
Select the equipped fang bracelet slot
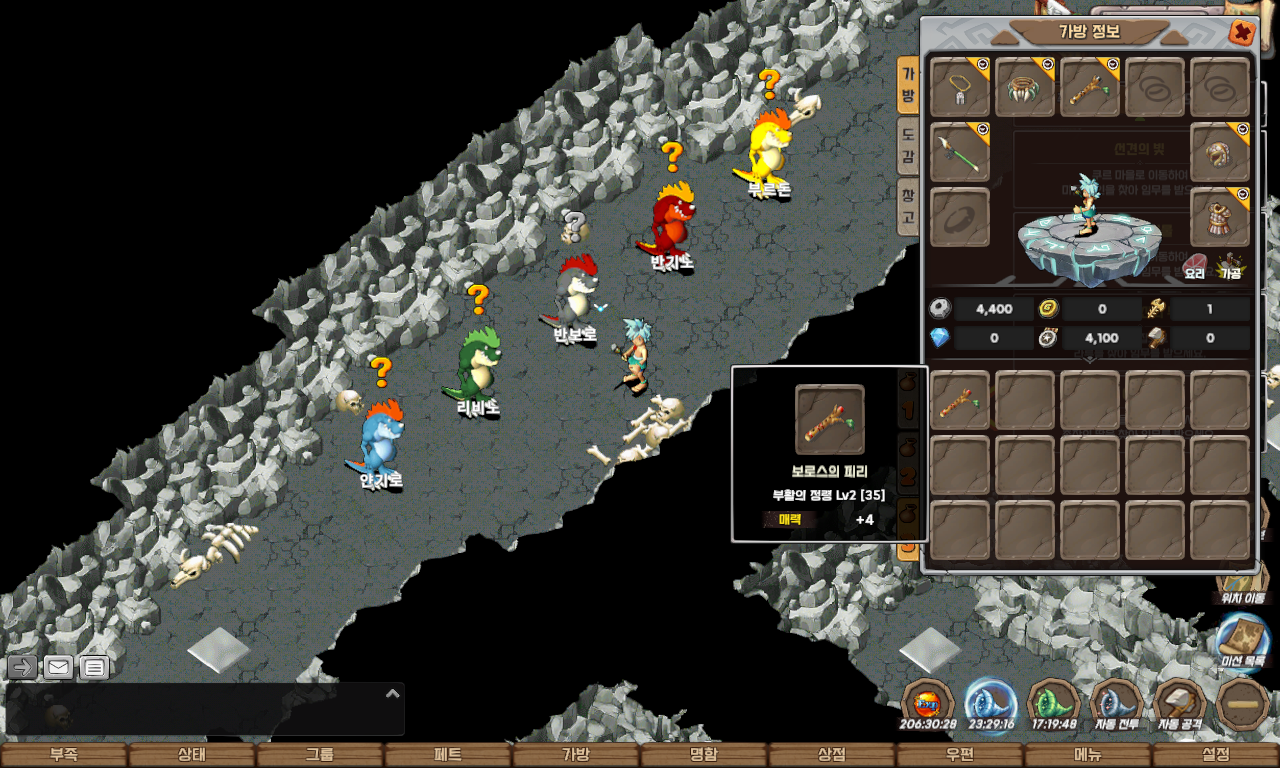1025,88
